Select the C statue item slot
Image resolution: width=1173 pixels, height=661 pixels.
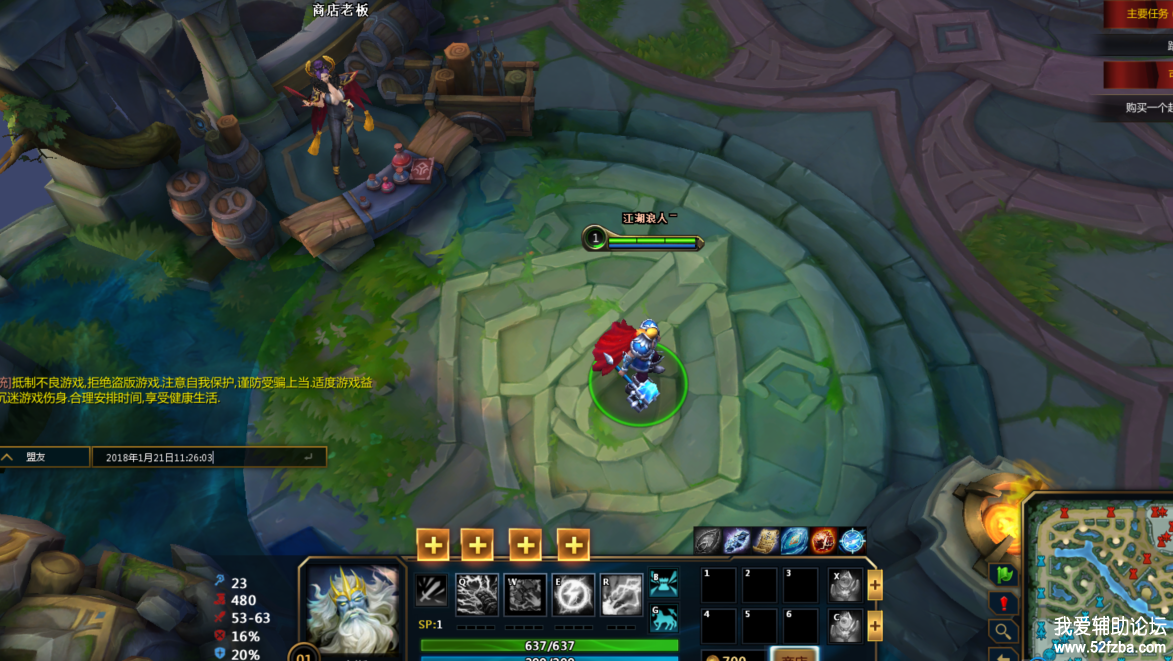click(845, 625)
